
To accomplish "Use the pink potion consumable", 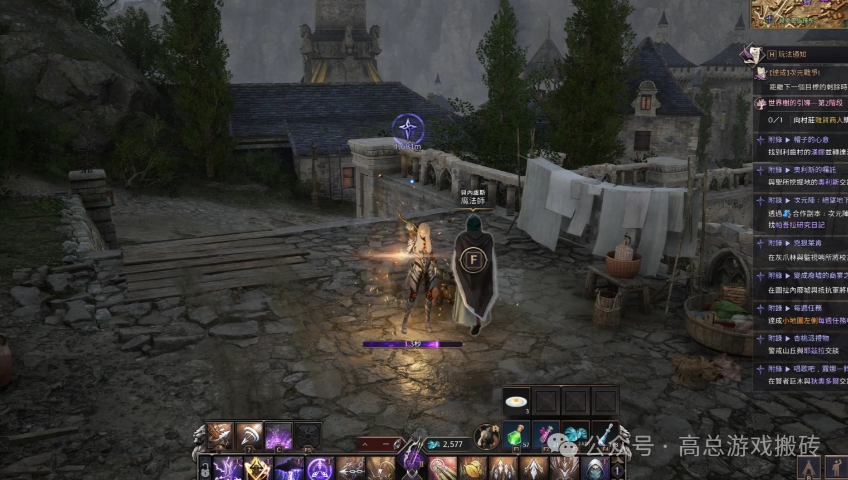I will [x=546, y=435].
